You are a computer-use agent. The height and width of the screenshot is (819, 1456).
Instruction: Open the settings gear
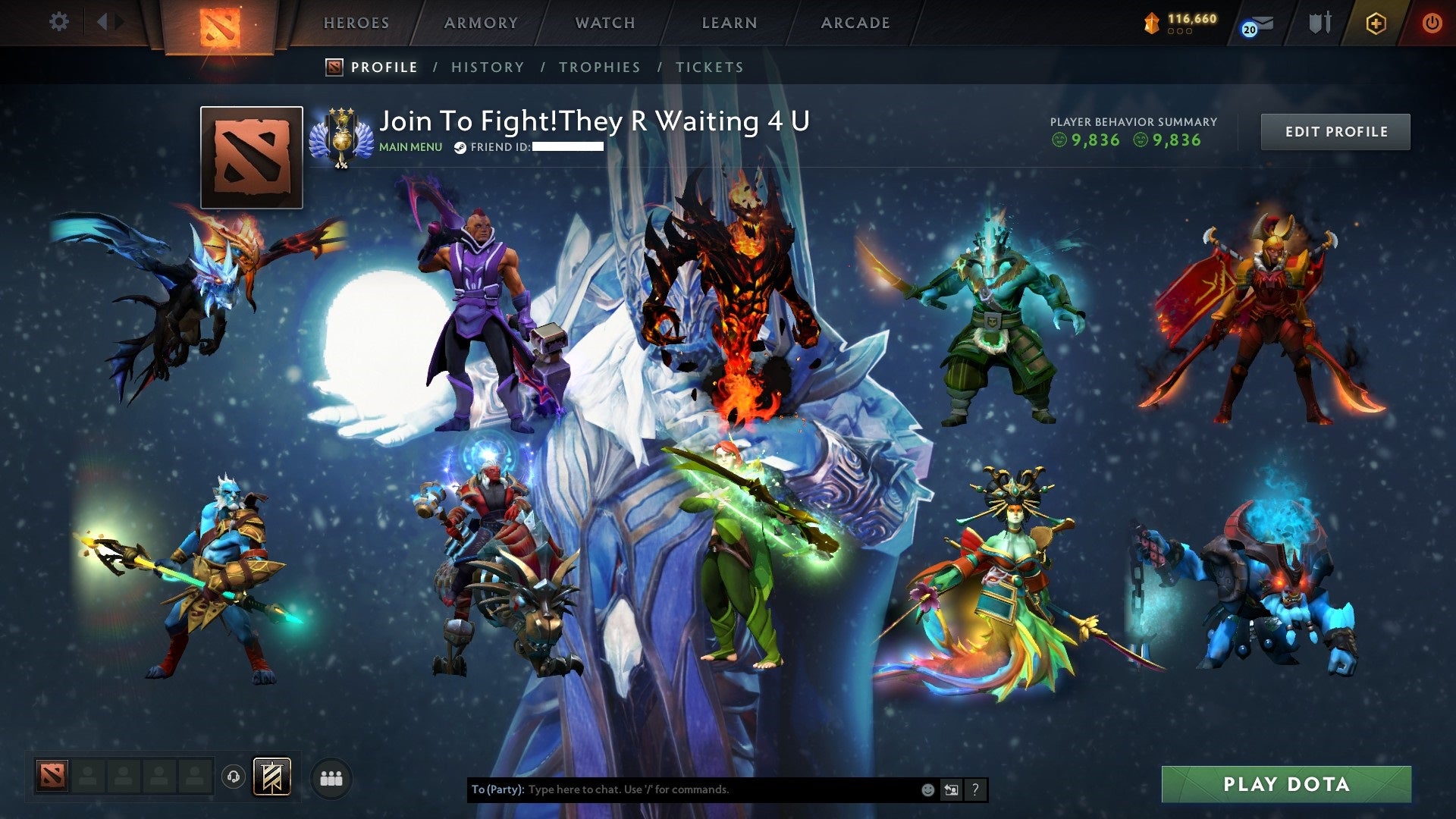pos(58,22)
